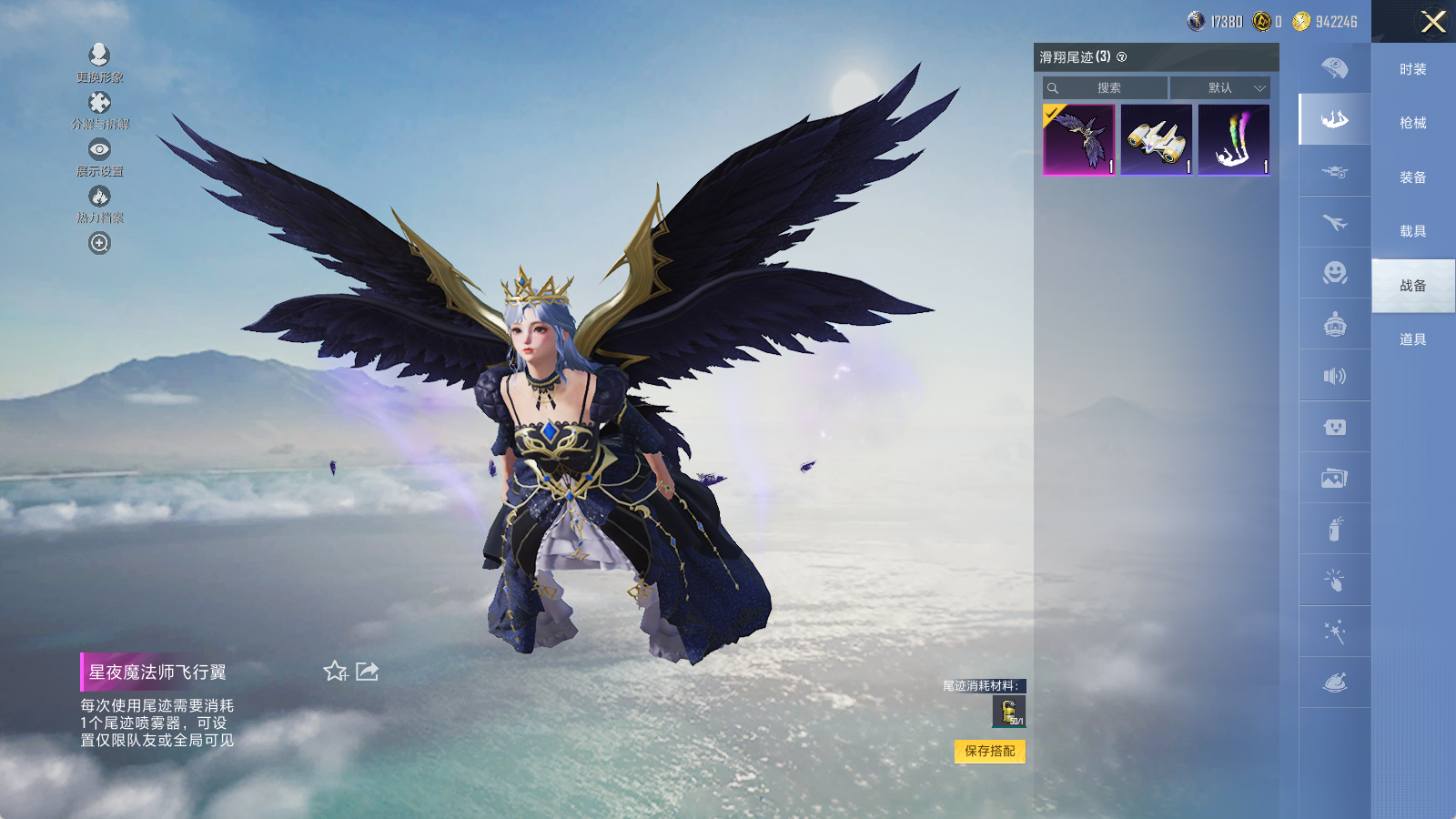Image resolution: width=1456 pixels, height=819 pixels.
Task: Select the dark feathered wings trail
Action: [x=1079, y=139]
